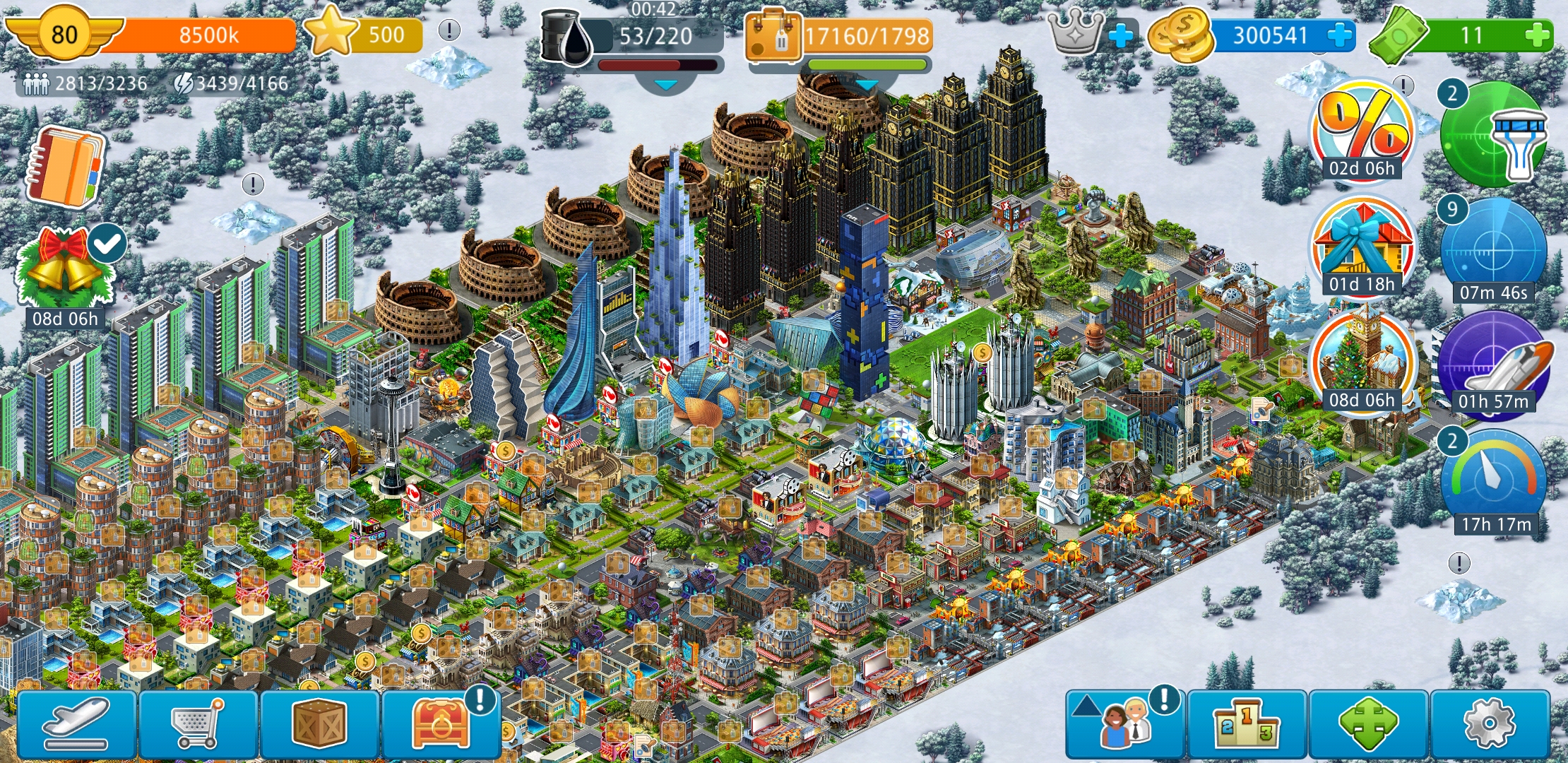This screenshot has height=763, width=1568.
Task: Buy more green cash with plus button
Action: (x=1537, y=35)
